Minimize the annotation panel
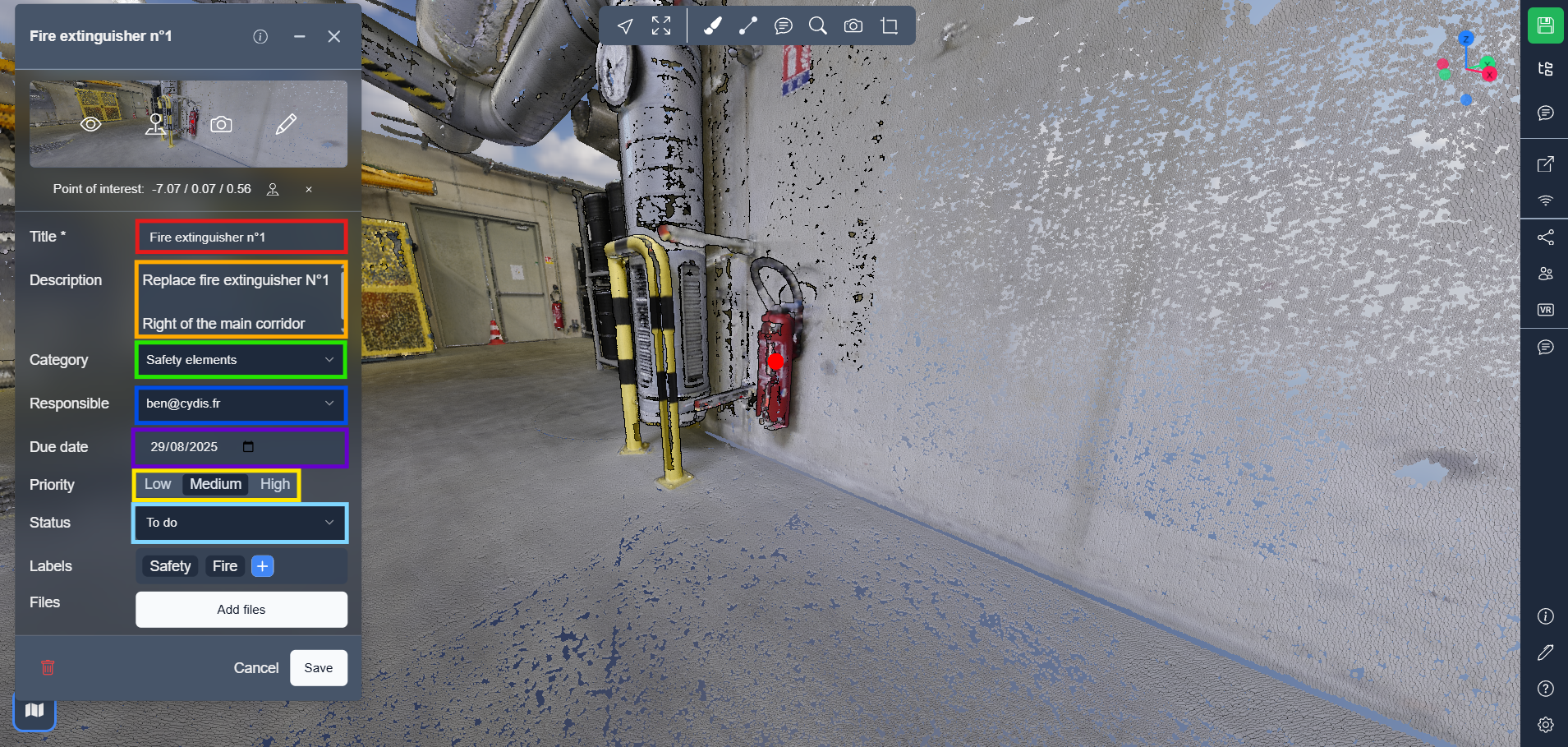The image size is (1568, 747). click(x=300, y=36)
